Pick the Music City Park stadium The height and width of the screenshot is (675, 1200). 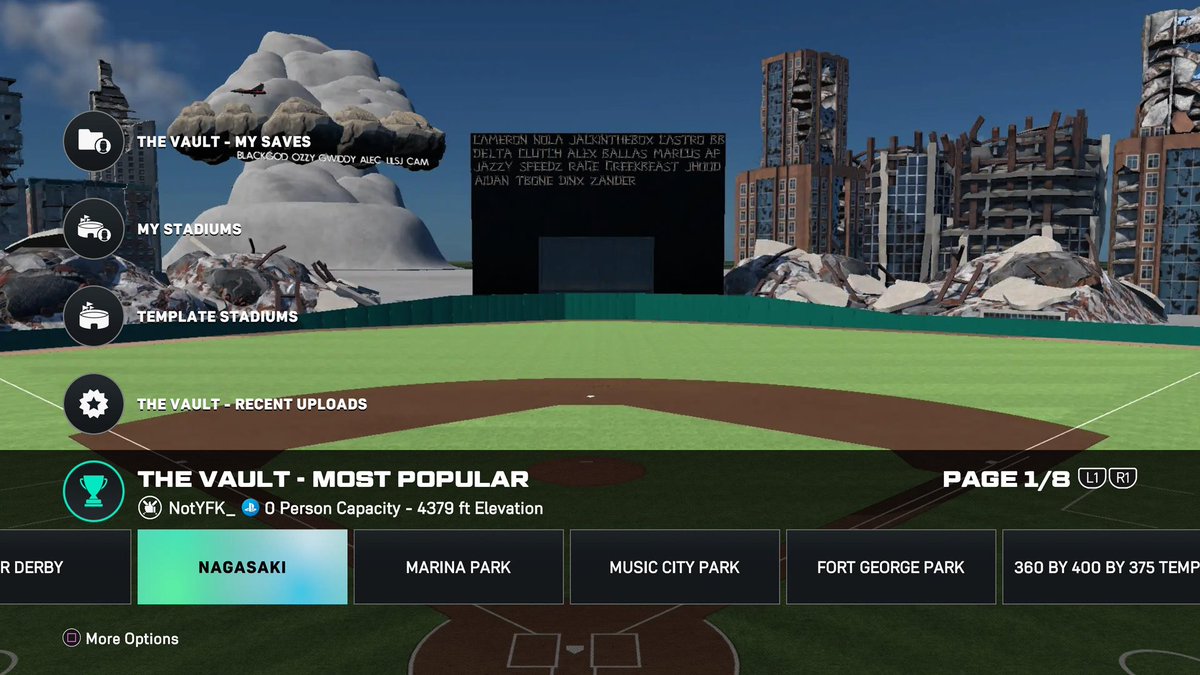coord(675,567)
